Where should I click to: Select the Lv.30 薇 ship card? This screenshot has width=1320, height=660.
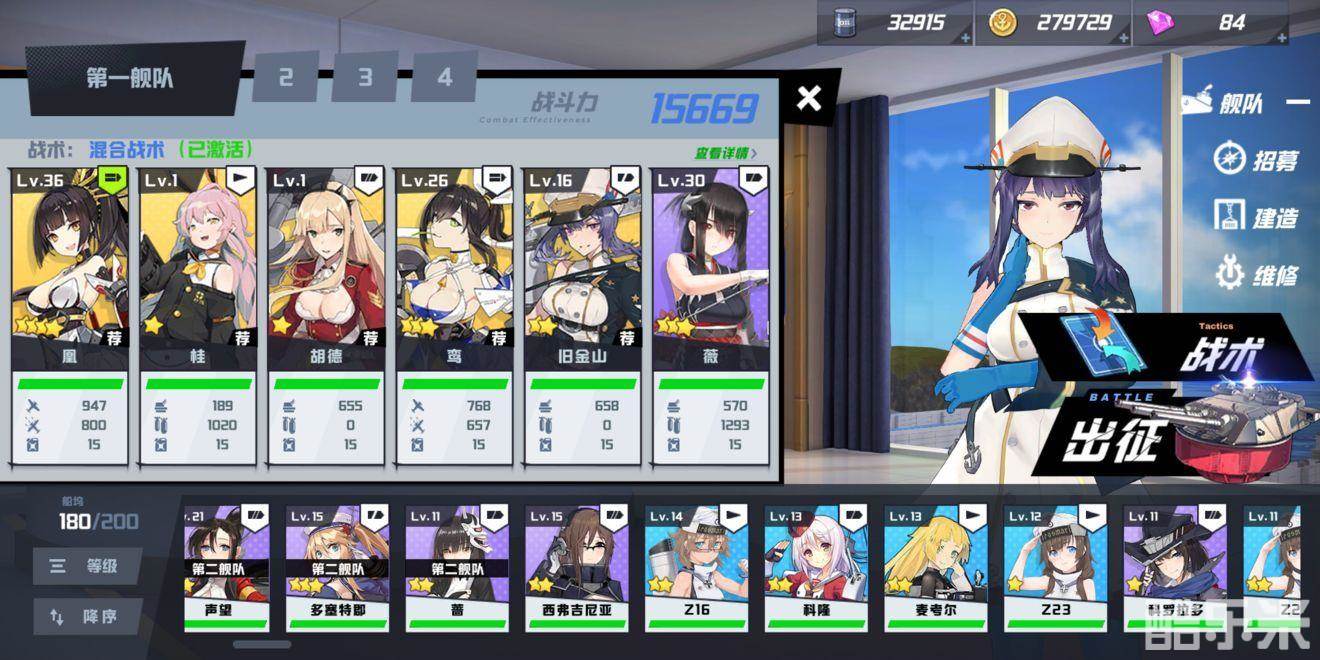pyautogui.click(x=710, y=265)
